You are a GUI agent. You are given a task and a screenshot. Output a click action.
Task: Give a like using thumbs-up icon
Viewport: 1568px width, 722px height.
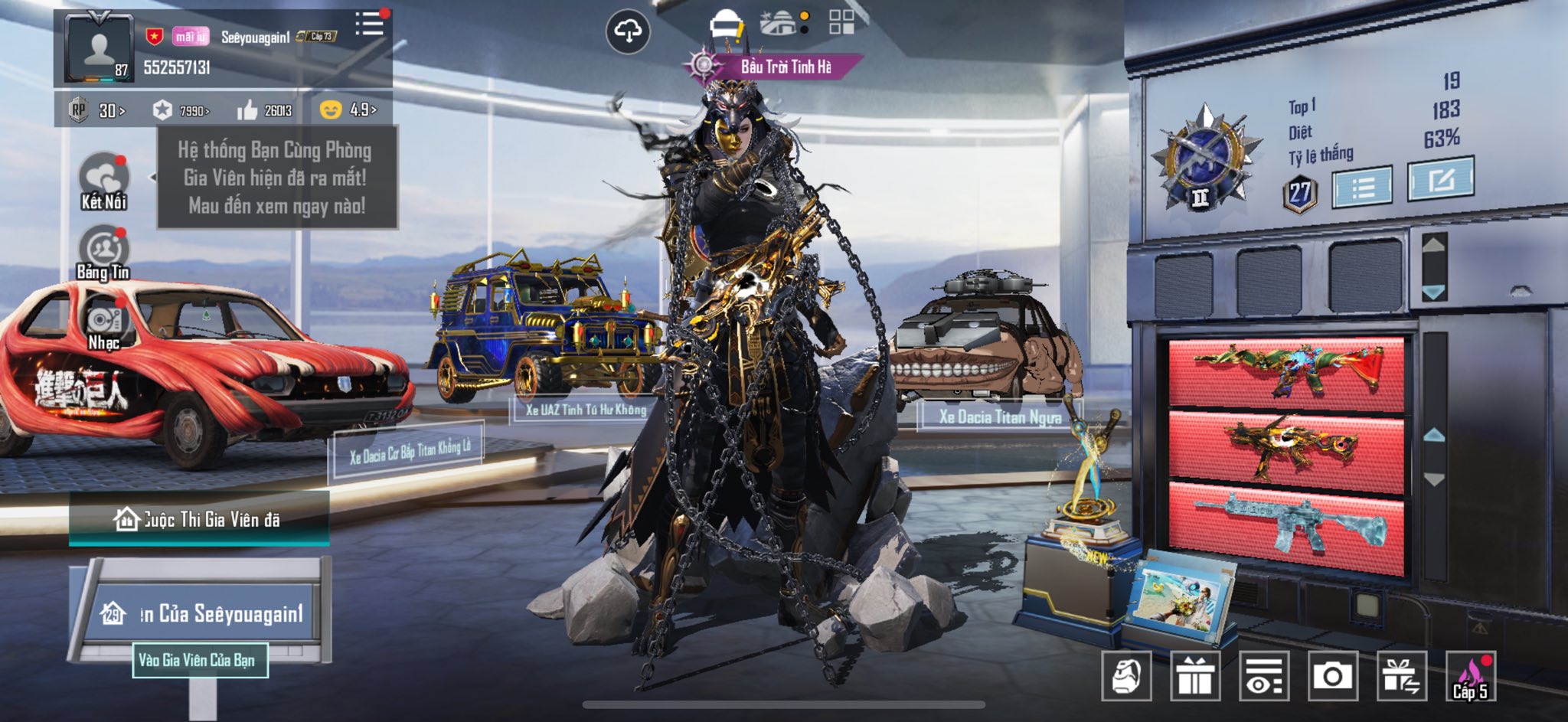248,111
